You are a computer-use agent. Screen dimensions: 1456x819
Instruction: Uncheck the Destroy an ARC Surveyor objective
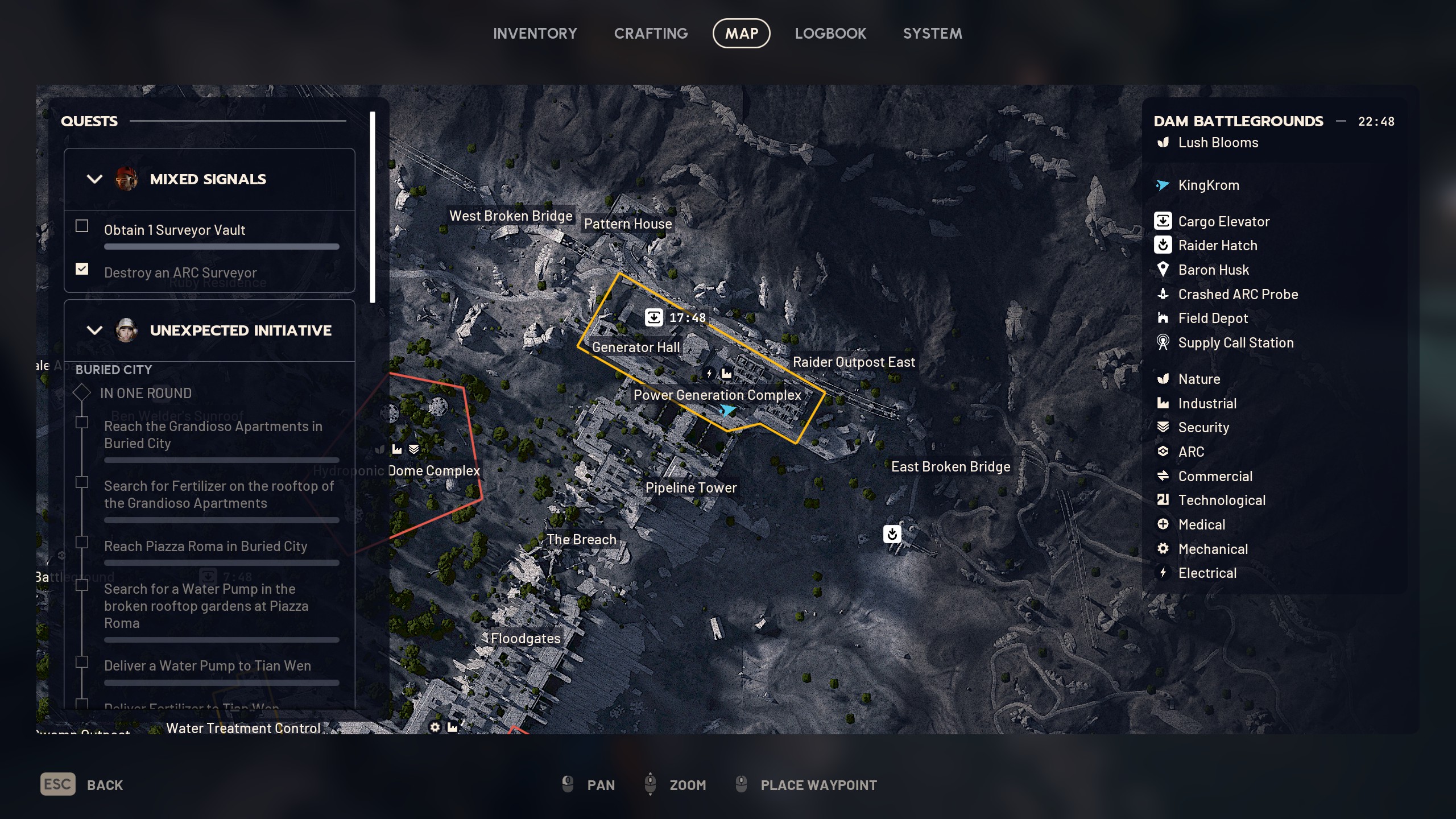coord(81,268)
